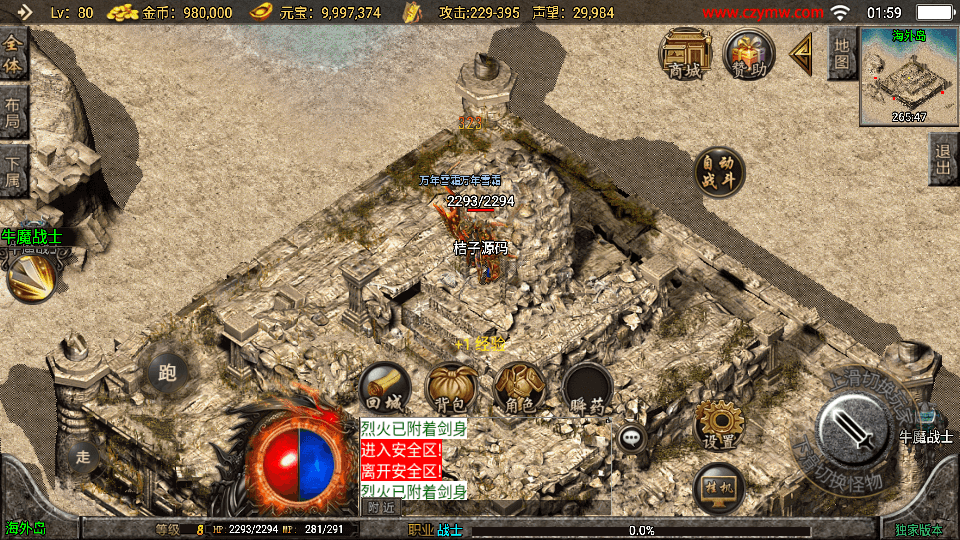Screen dimensions: 960x540
Task: Open the 背包 backpack
Action: pyautogui.click(x=451, y=388)
